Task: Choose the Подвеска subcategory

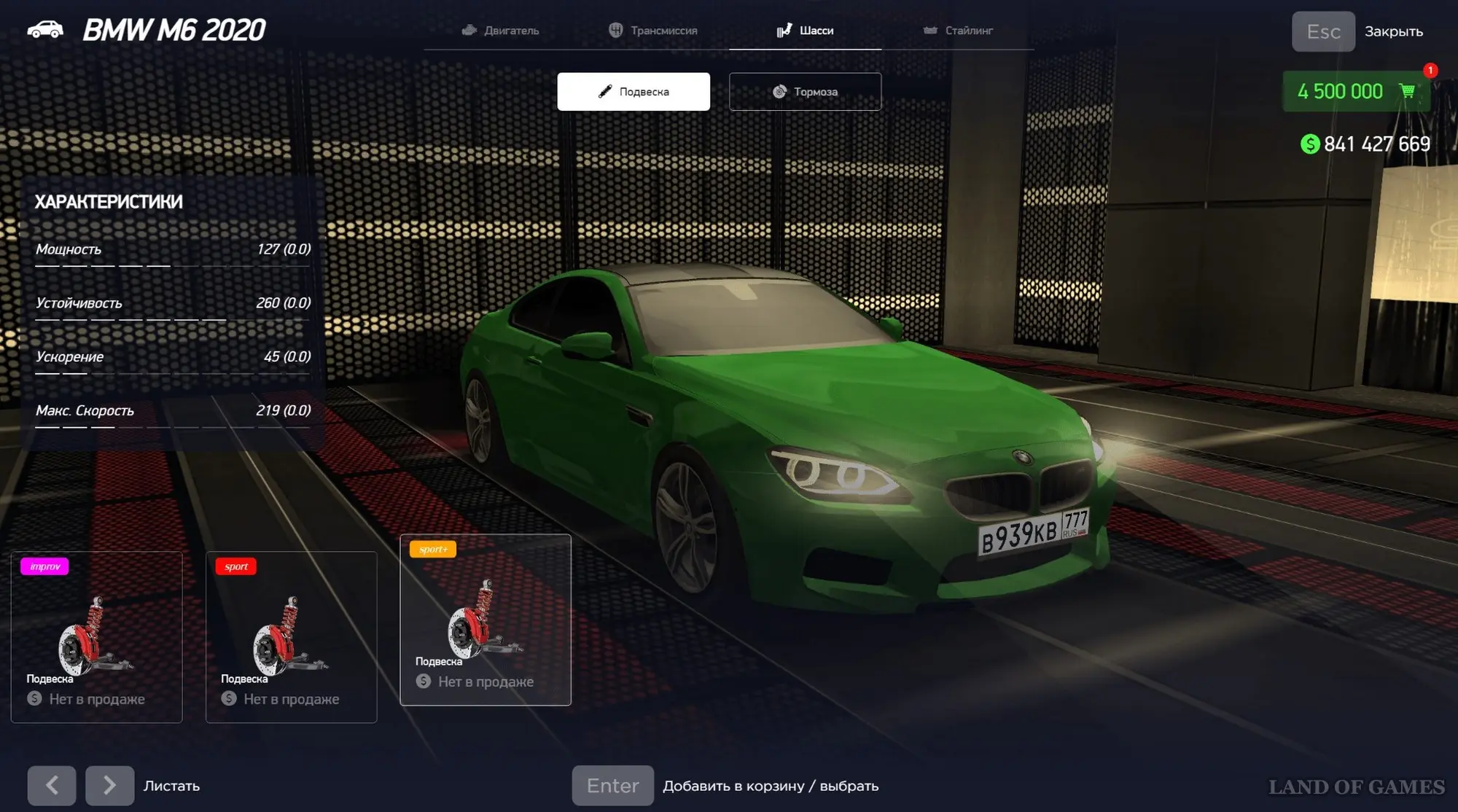Action: point(634,92)
